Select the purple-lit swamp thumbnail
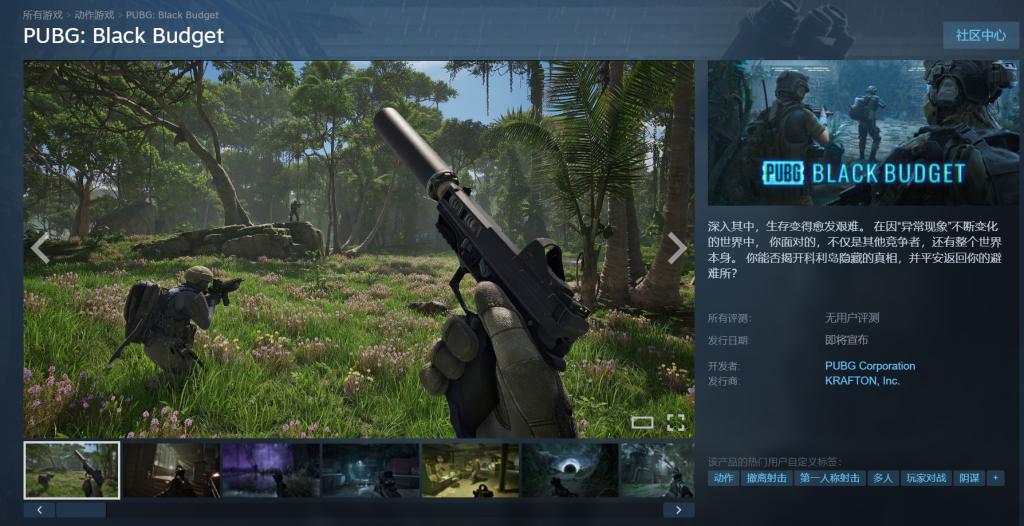Screen dimensions: 1024x526 pos(270,470)
